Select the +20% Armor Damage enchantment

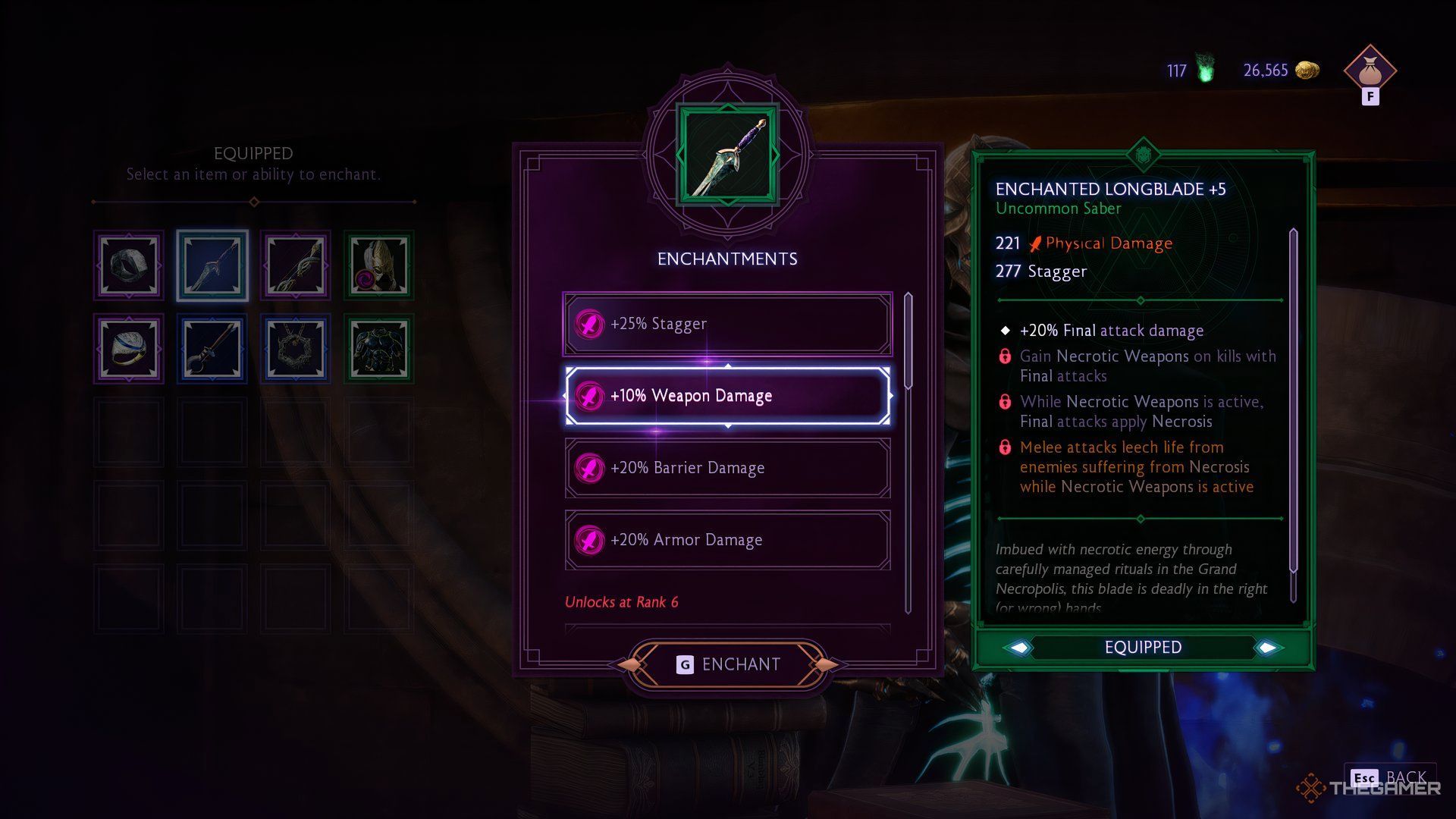726,540
